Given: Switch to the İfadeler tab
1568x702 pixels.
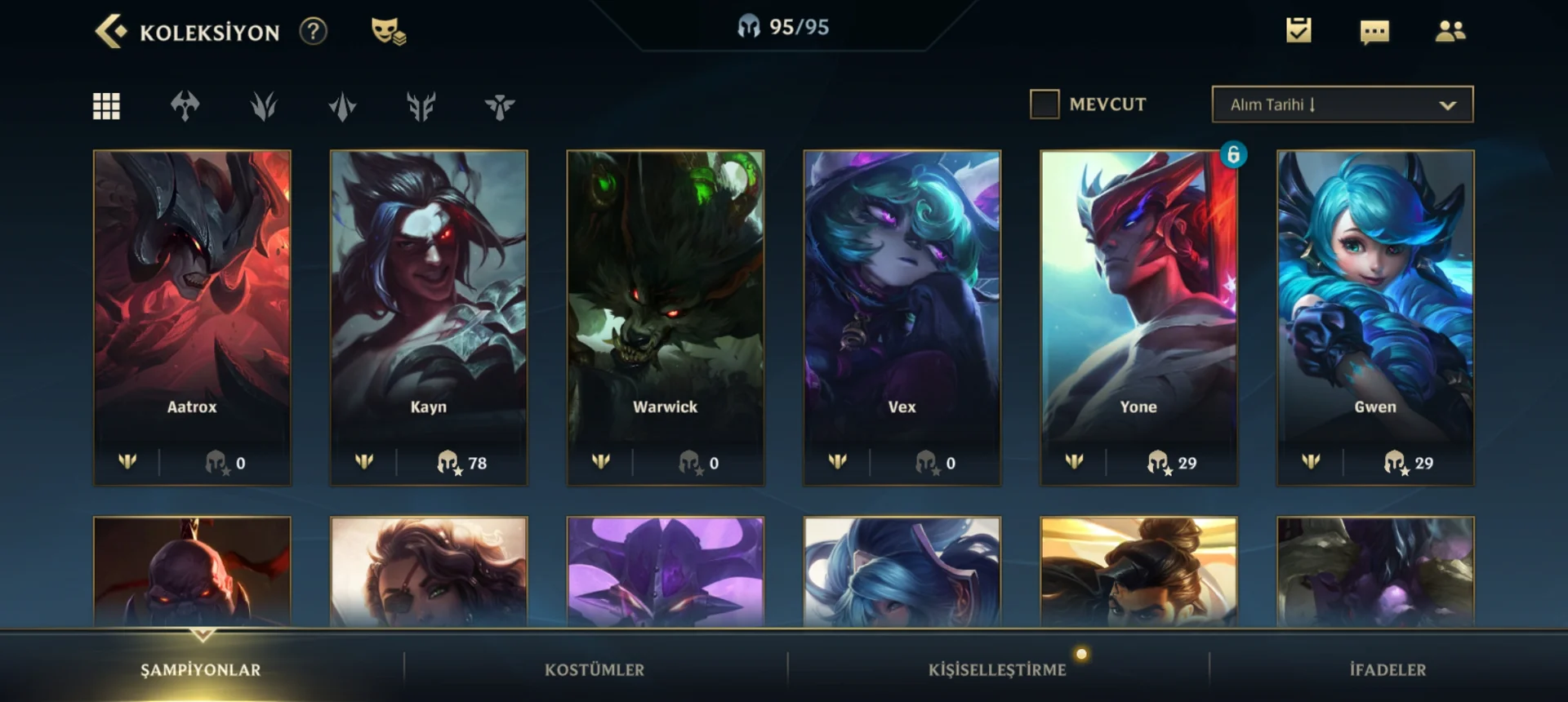Looking at the screenshot, I should point(1388,670).
